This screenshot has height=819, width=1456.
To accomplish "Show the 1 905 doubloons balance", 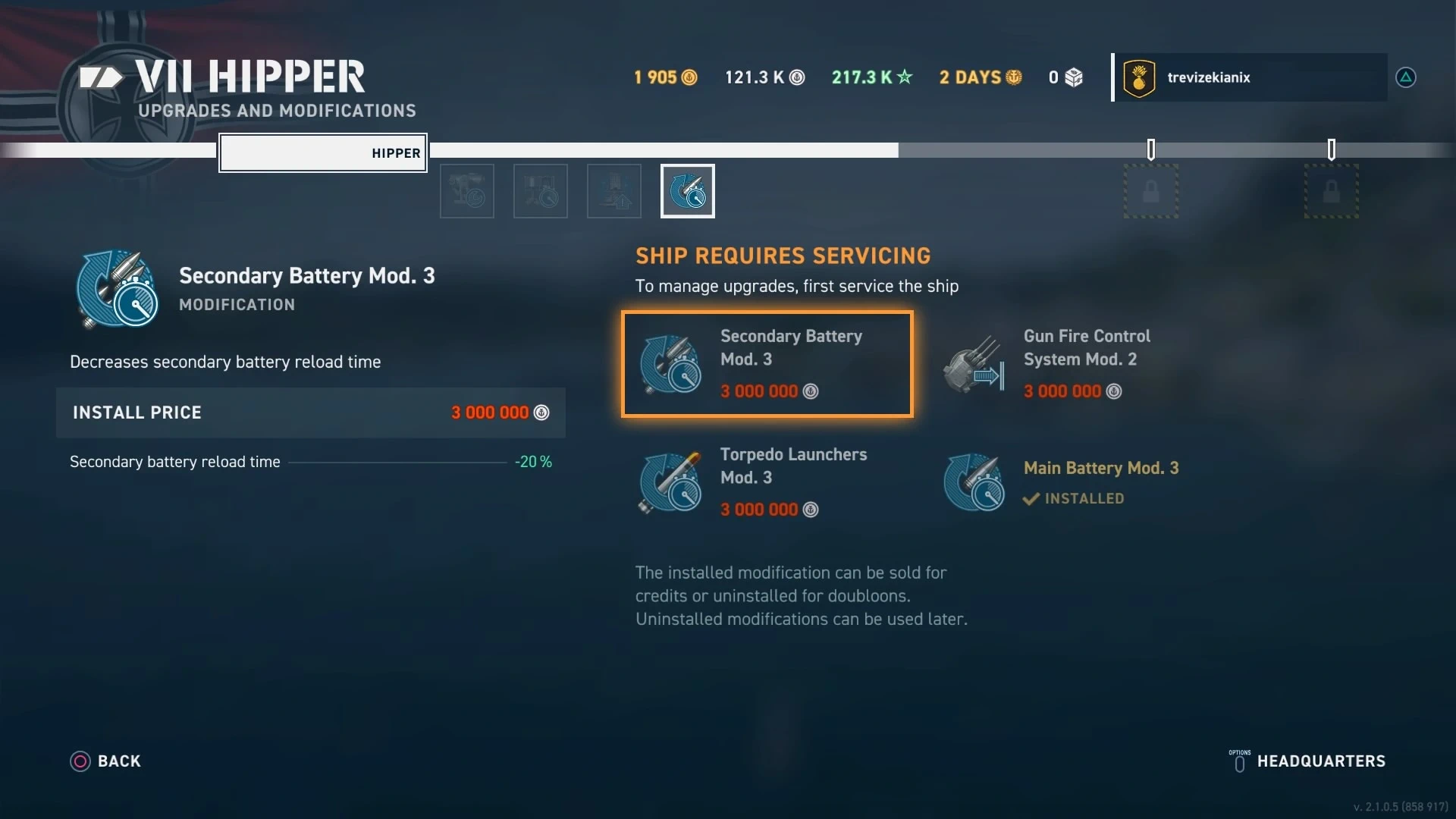I will pyautogui.click(x=665, y=77).
